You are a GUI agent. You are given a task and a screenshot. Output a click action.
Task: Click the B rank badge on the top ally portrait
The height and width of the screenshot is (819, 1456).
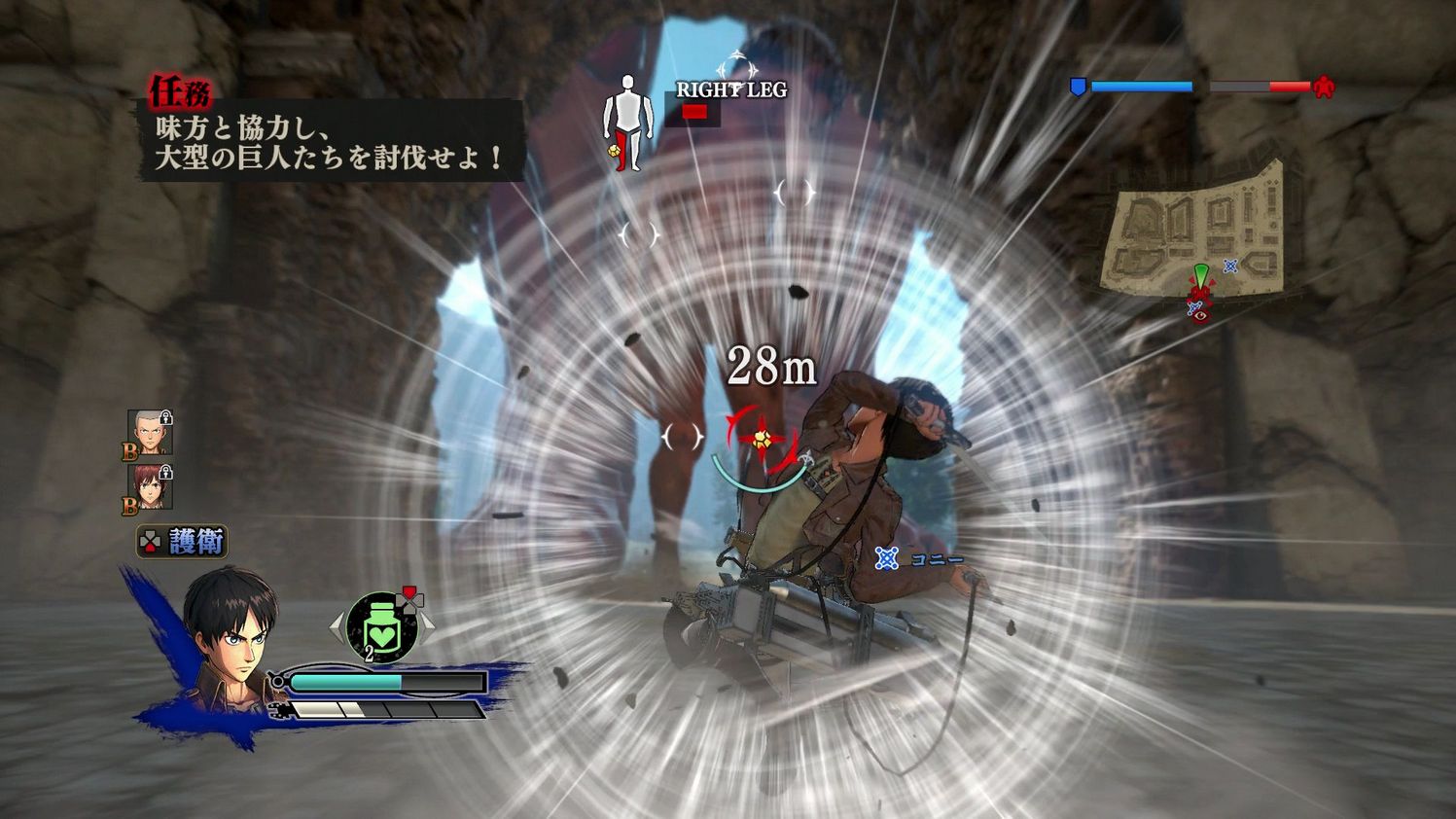tap(129, 451)
